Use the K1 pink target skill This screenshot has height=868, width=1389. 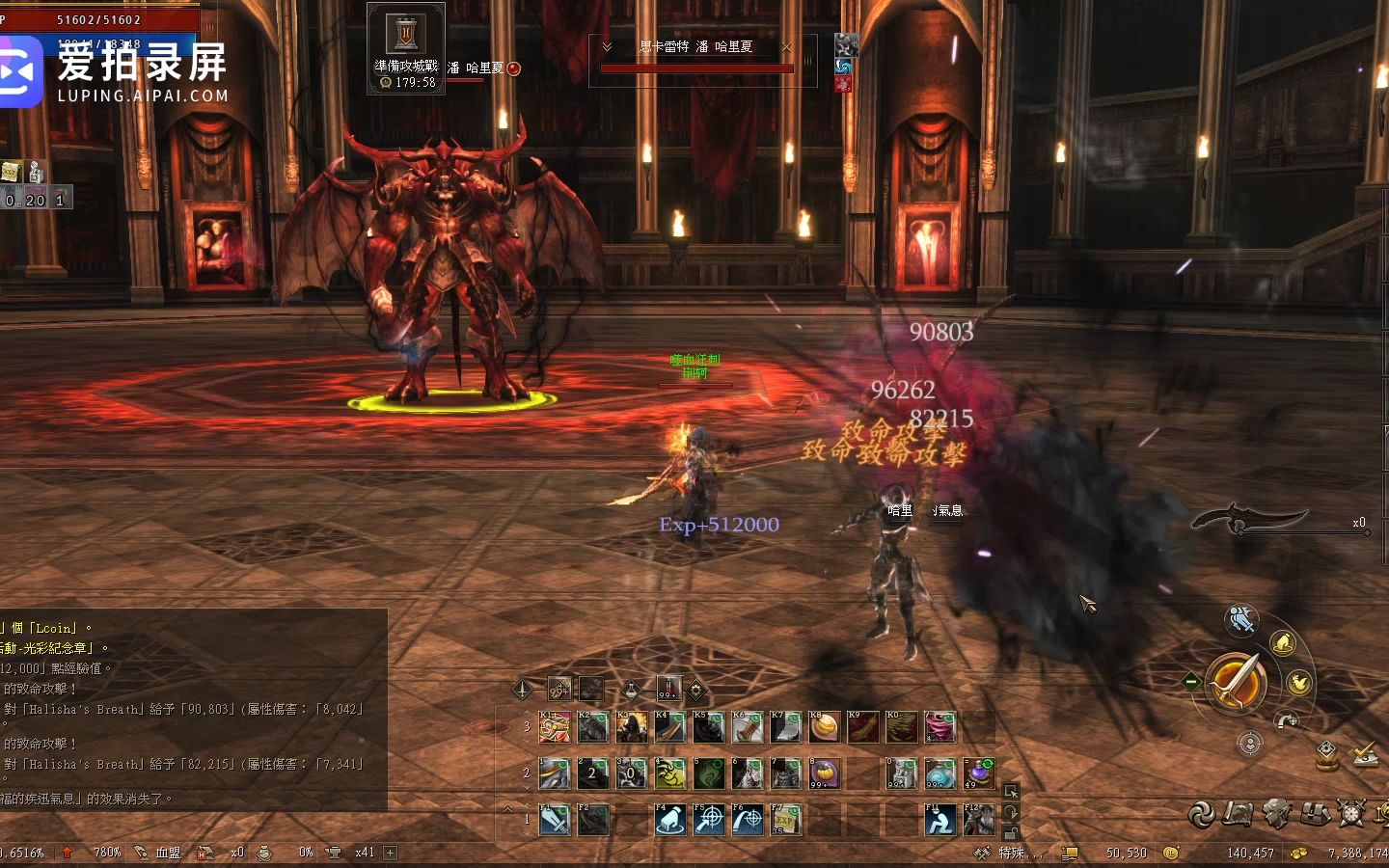(x=555, y=727)
